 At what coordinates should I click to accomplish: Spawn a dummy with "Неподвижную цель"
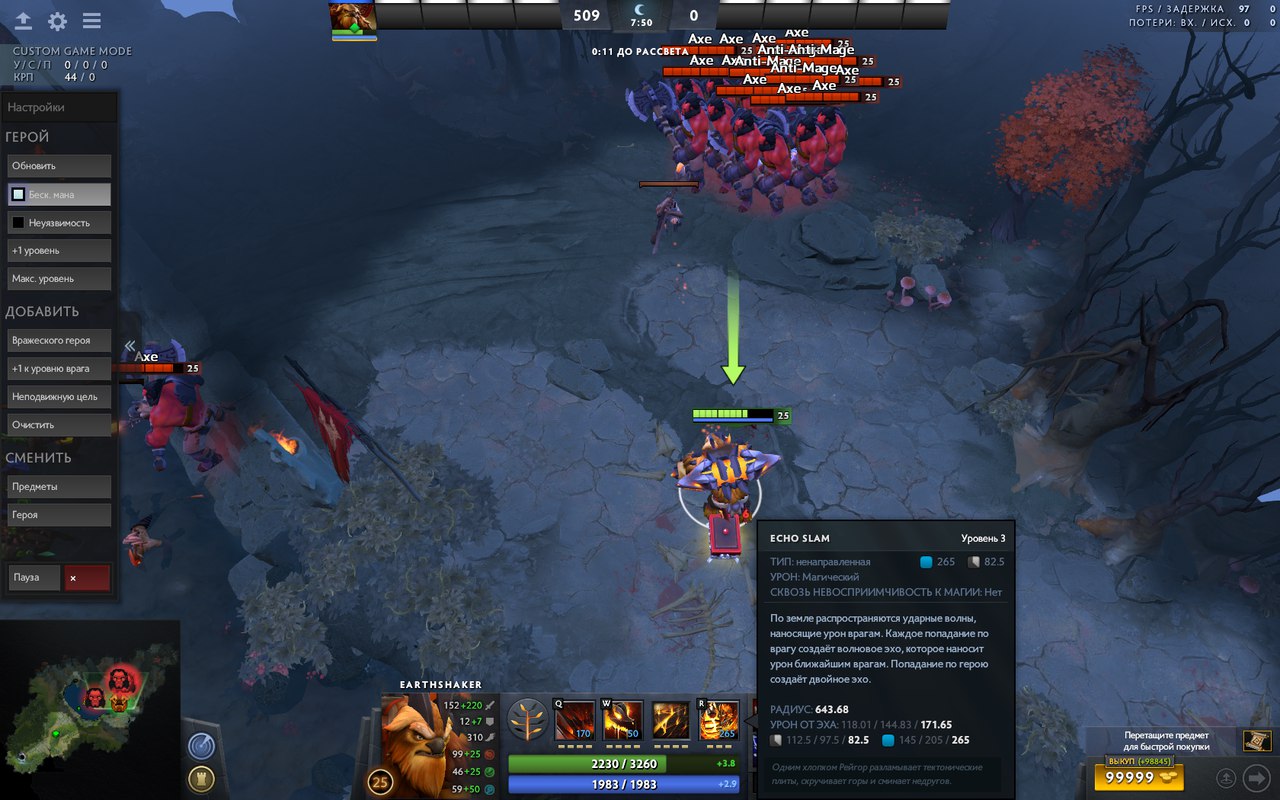(x=59, y=396)
